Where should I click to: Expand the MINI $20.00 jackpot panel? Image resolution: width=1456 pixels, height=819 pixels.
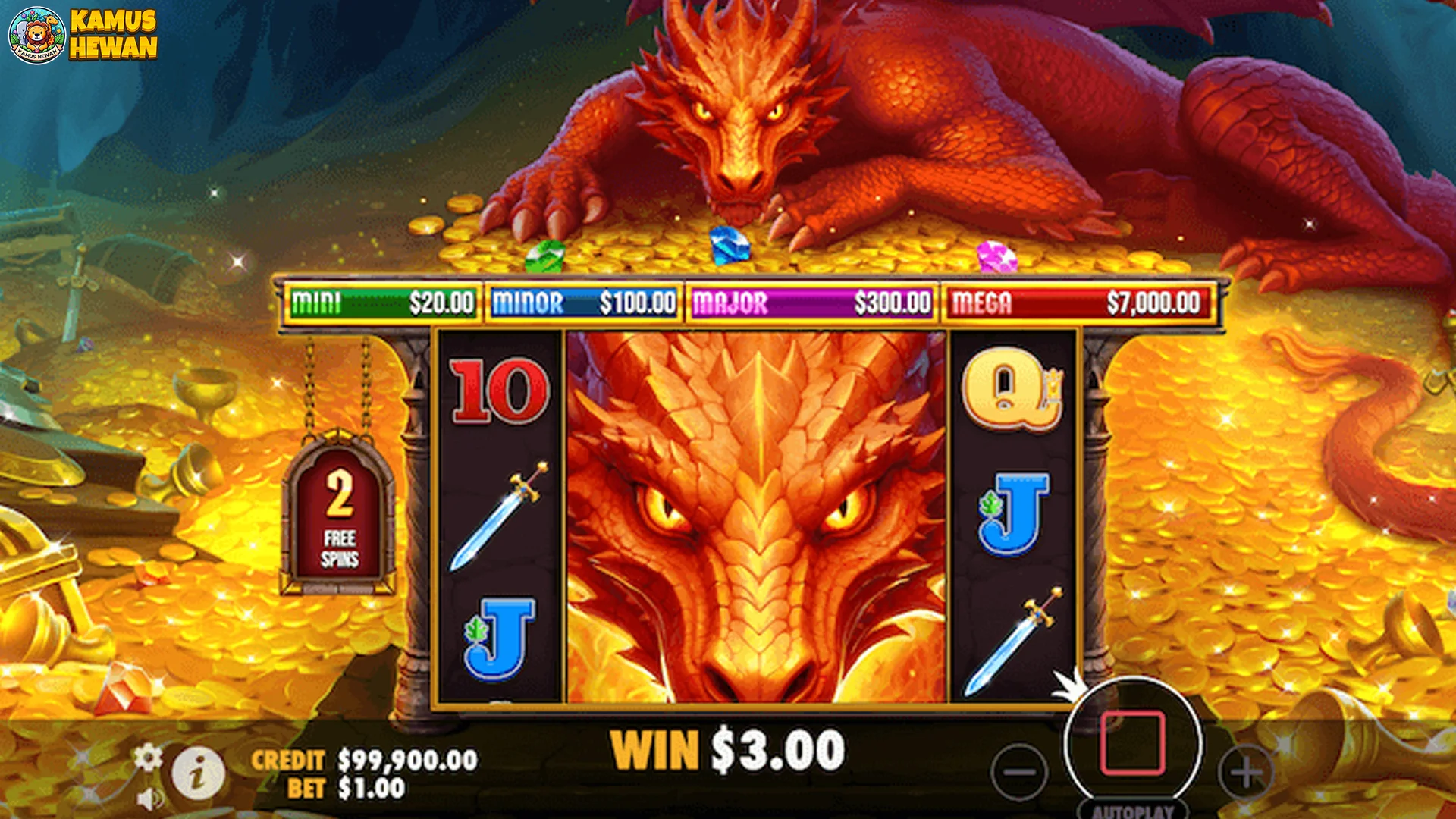click(x=379, y=303)
